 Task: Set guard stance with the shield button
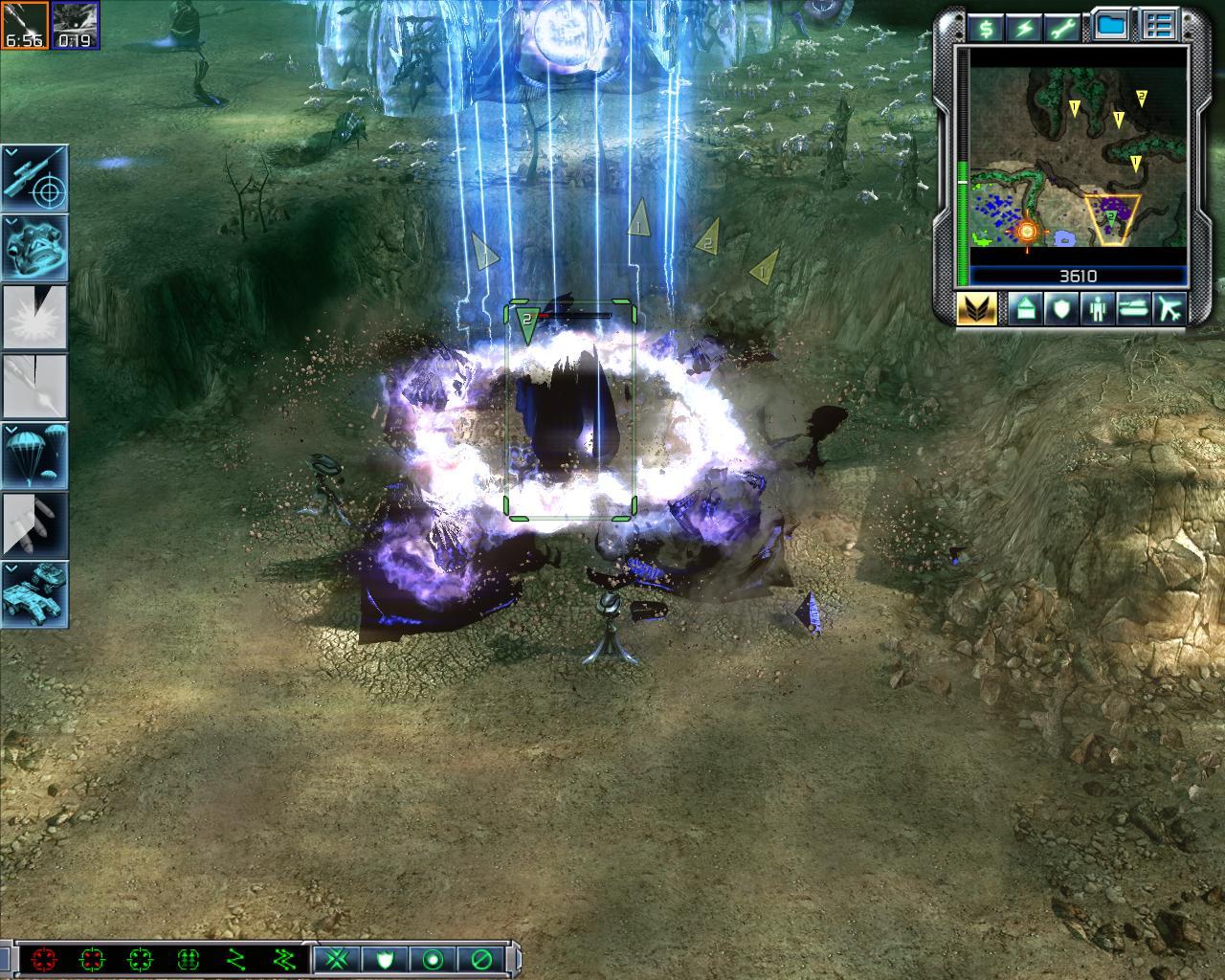coord(384,958)
